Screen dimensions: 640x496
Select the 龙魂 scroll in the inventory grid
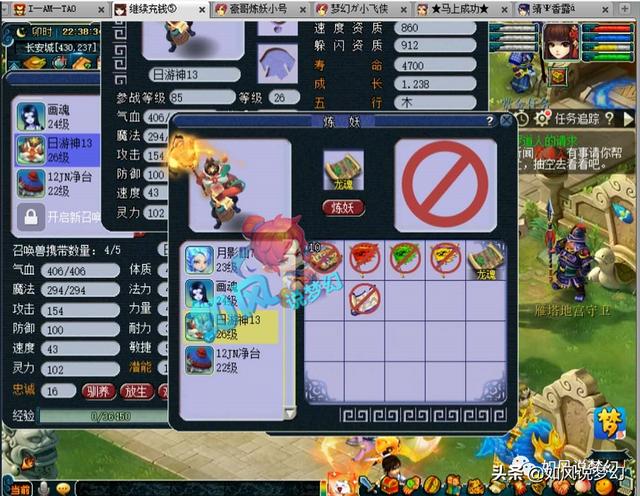[x=485, y=259]
